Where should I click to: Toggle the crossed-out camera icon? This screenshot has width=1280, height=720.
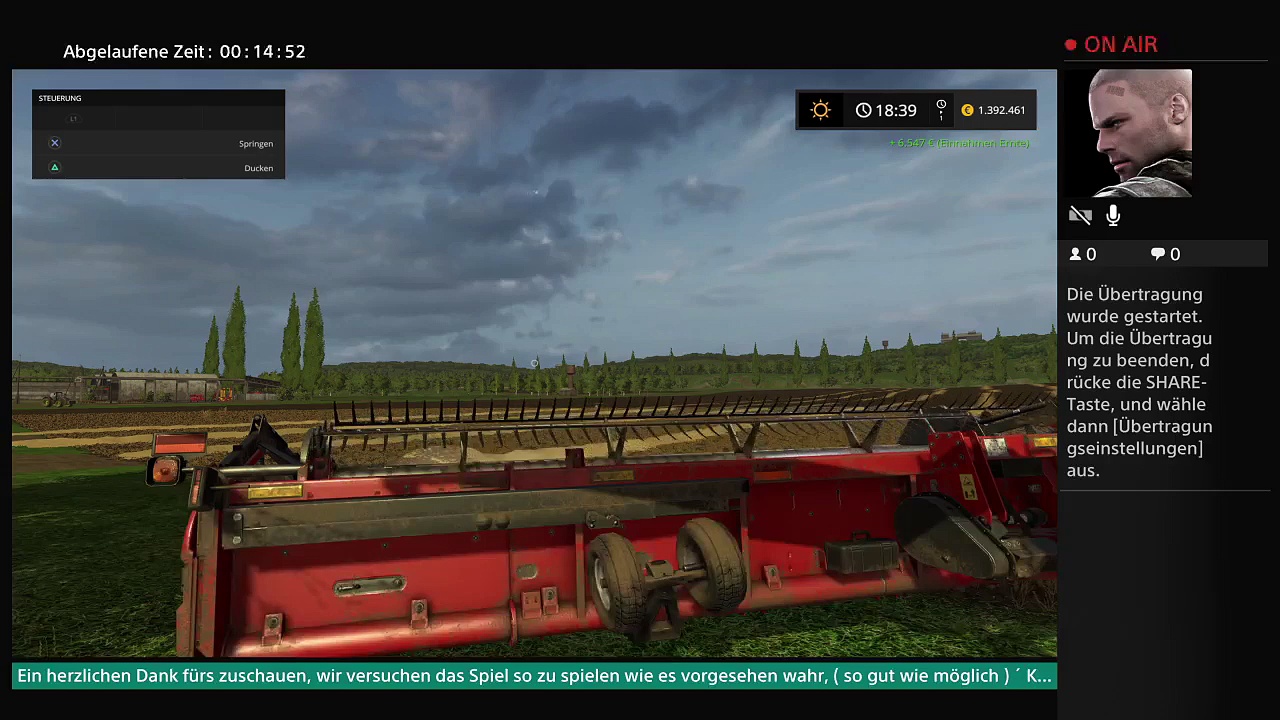tap(1080, 215)
